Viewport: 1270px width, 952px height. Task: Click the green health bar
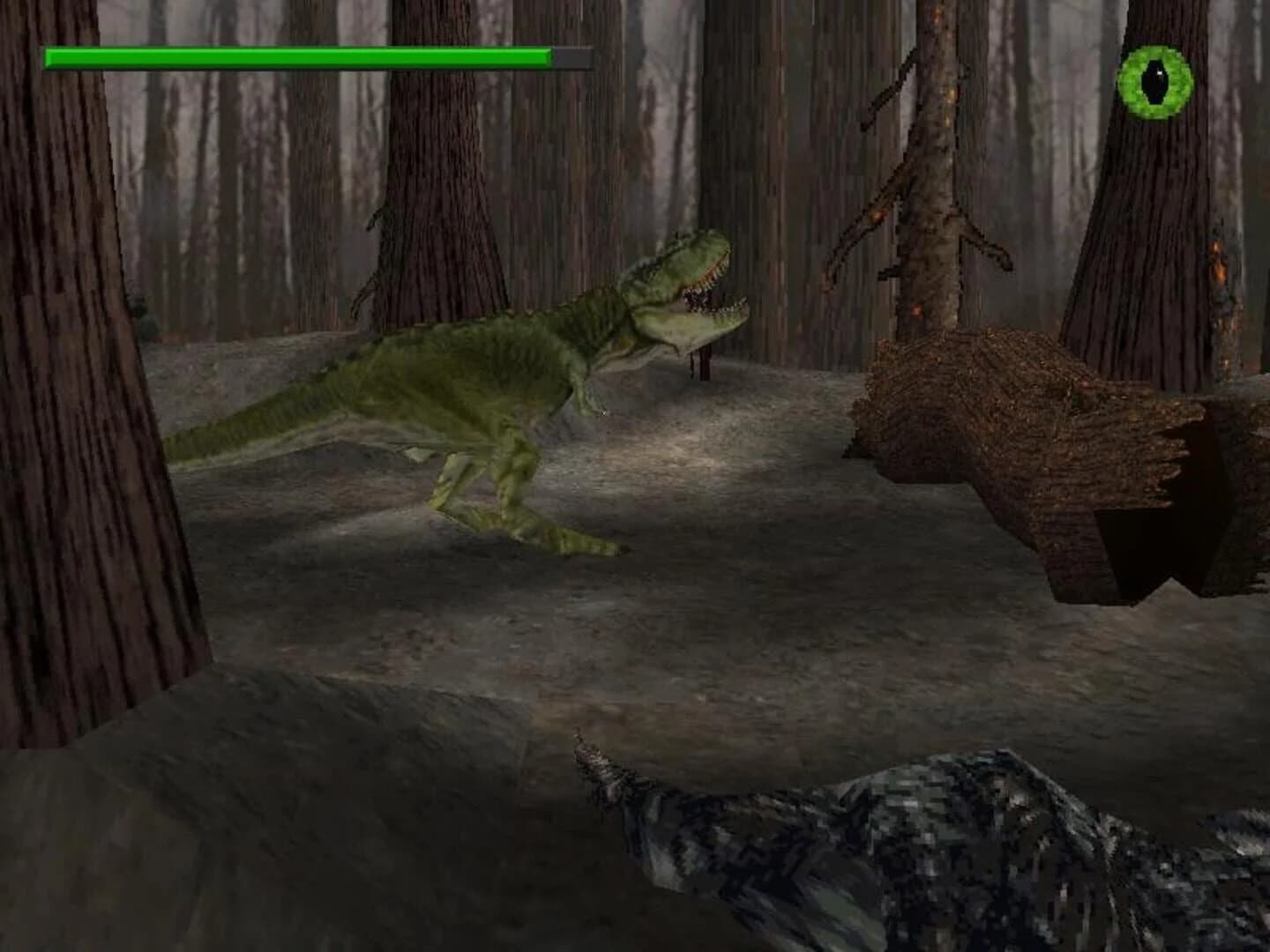[300, 57]
